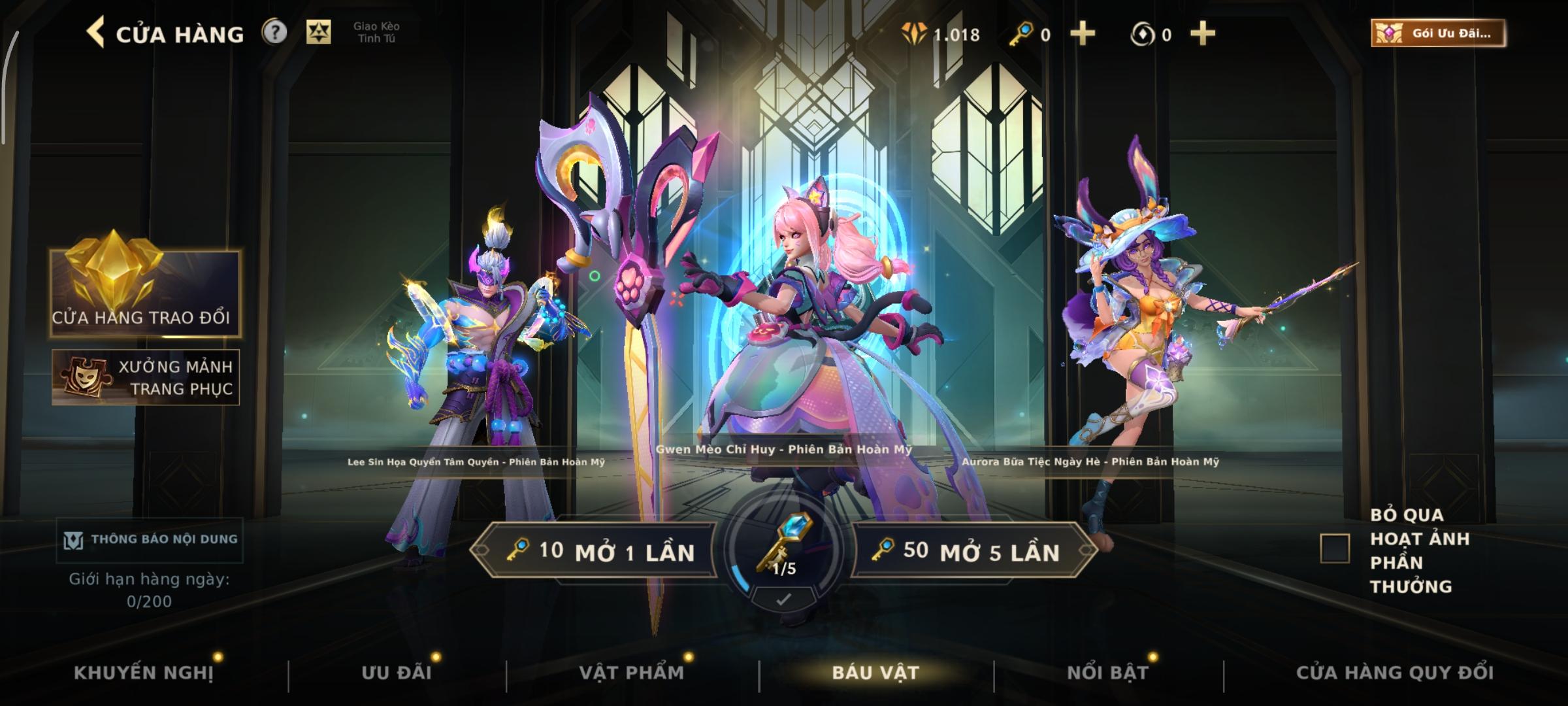Viewport: 1568px width, 706px height.
Task: Open the question mark help icon
Action: click(x=274, y=32)
